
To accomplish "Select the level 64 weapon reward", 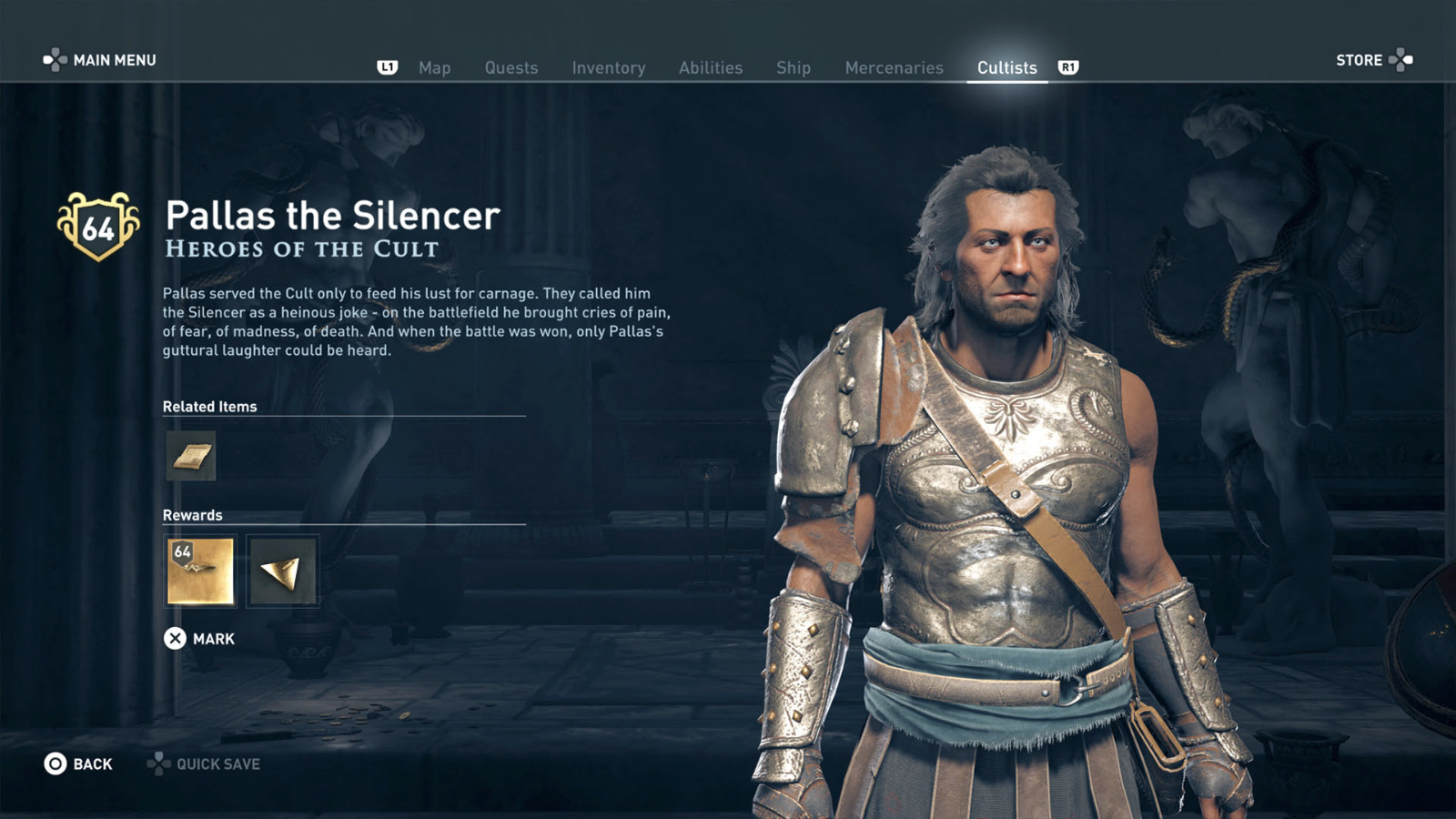I will [200, 571].
